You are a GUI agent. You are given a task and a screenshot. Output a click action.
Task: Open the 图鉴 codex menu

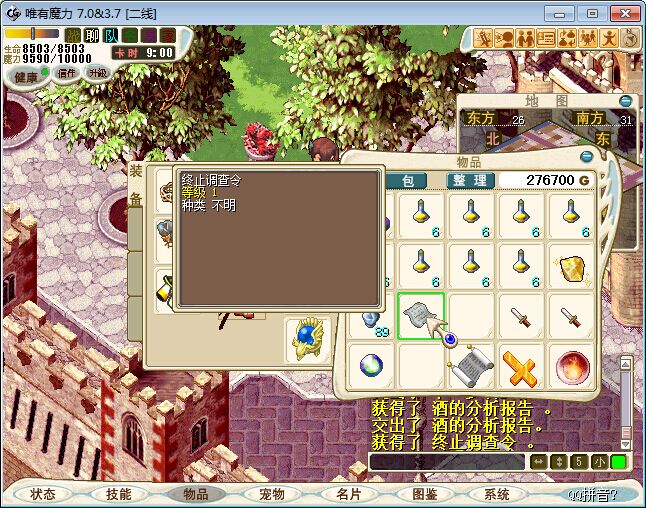tap(423, 494)
